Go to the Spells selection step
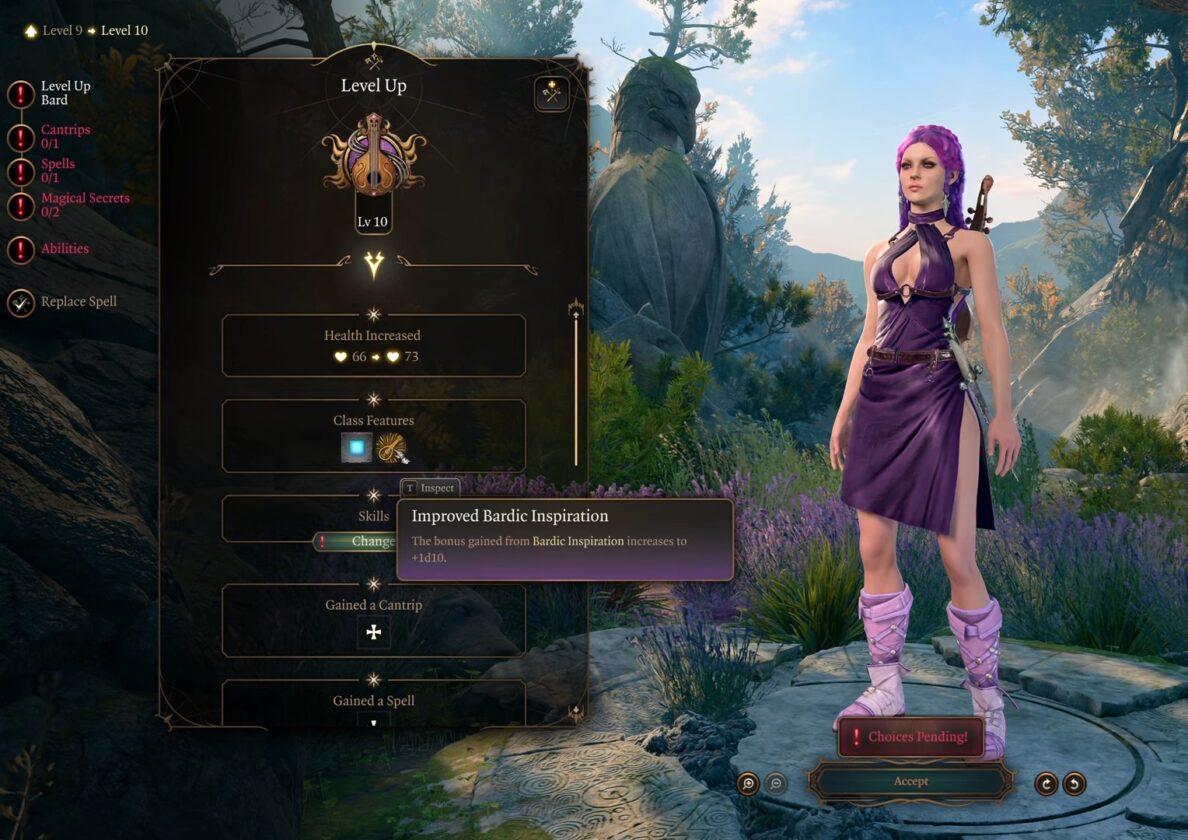 pyautogui.click(x=57, y=170)
